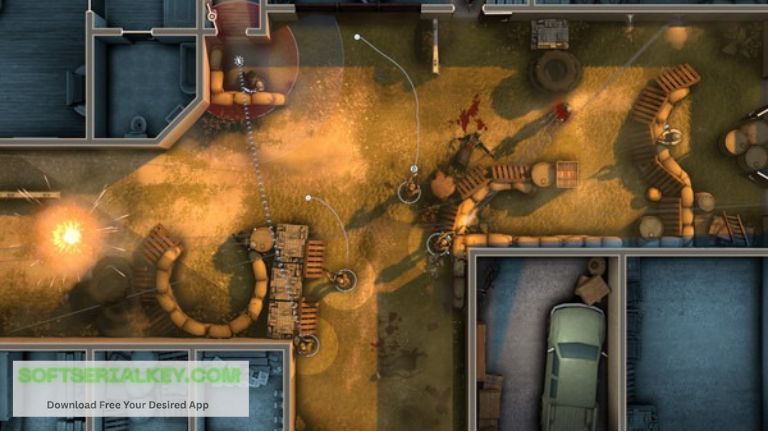The image size is (768, 432).
Task: Click the SOFTSERIALKEY.COM watermark banner
Action: (x=129, y=387)
